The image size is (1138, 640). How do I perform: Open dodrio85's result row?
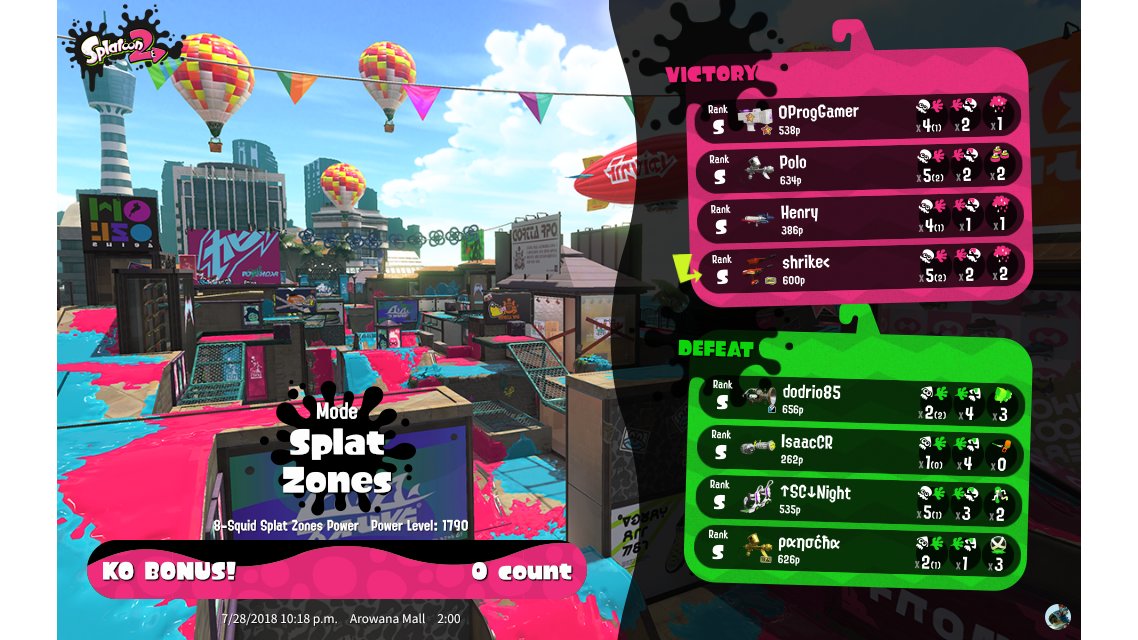point(858,399)
